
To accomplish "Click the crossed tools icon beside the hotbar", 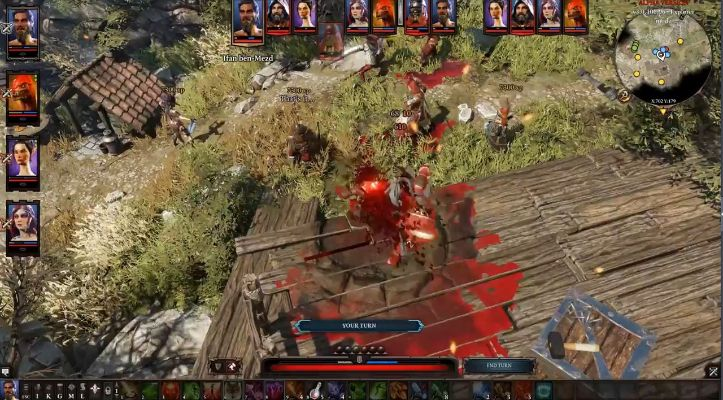I will click(x=713, y=372).
